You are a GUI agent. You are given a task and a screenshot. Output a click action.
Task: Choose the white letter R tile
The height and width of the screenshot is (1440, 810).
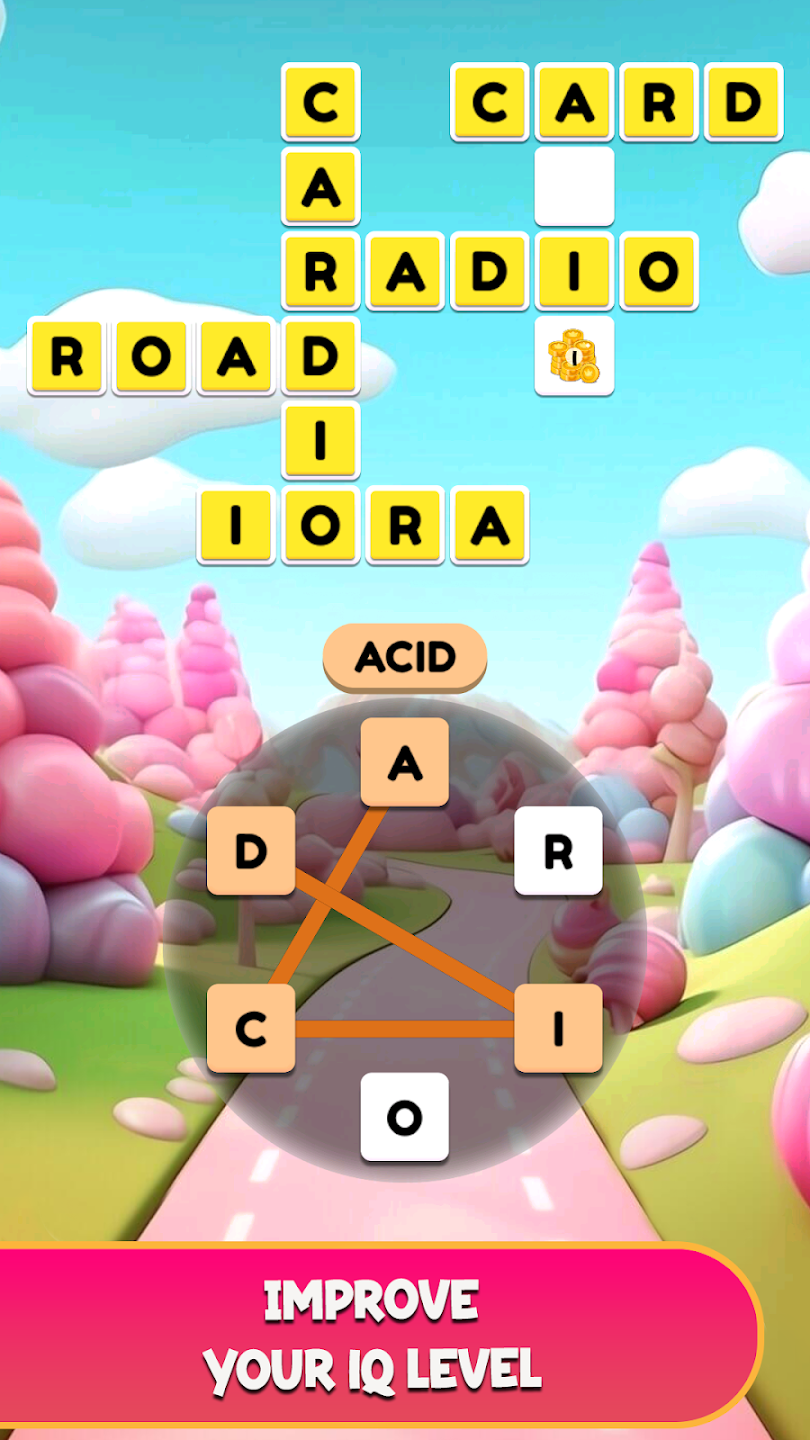click(558, 851)
